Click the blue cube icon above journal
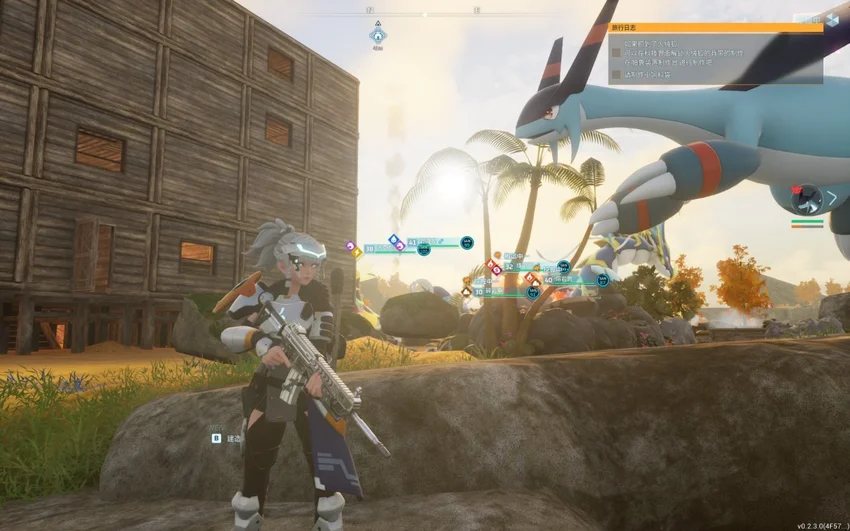 [x=832, y=20]
